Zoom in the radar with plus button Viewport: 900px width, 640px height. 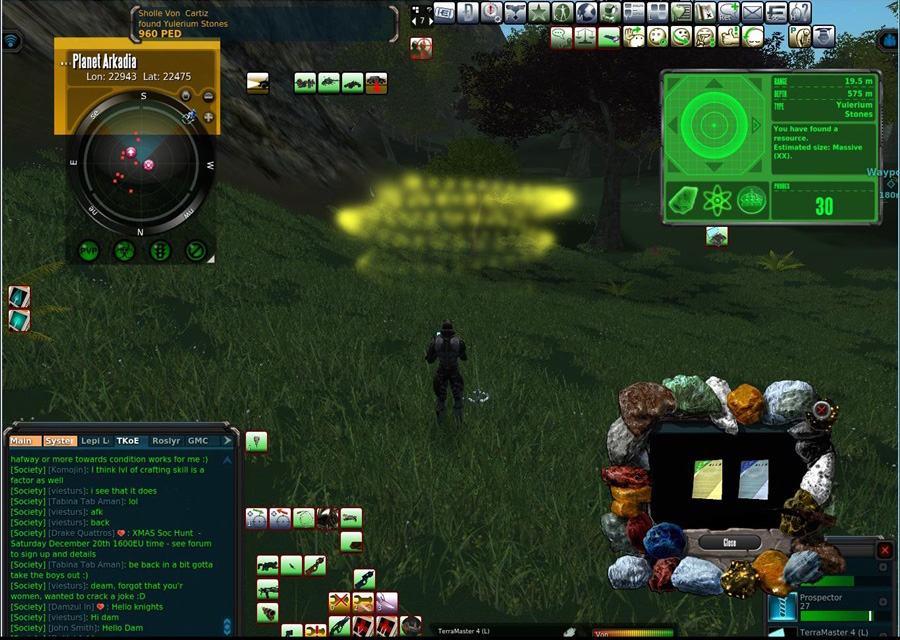tap(208, 117)
